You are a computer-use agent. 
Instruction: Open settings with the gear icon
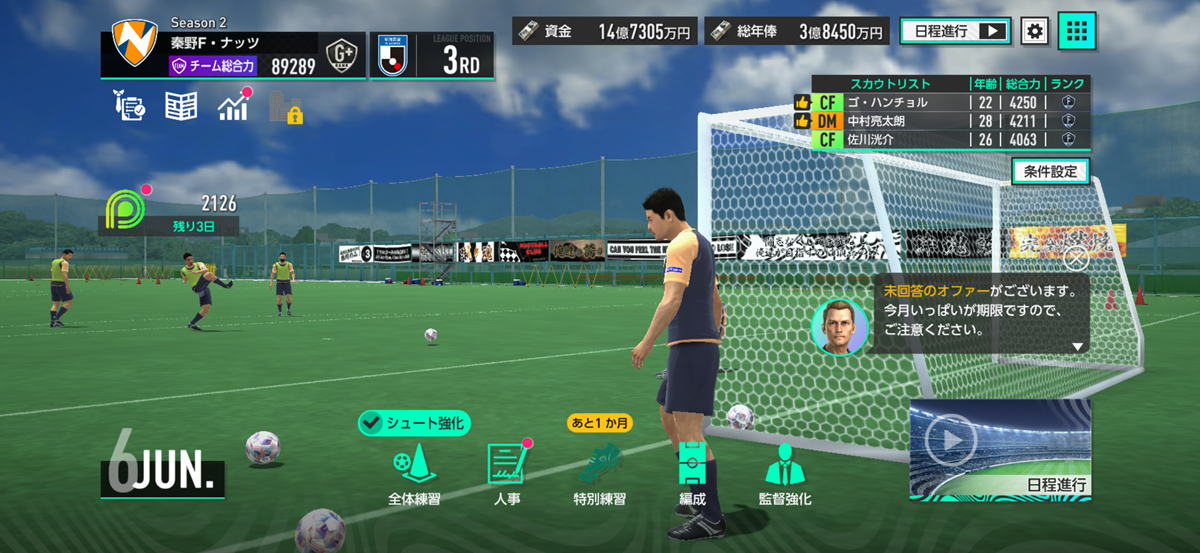point(1034,31)
